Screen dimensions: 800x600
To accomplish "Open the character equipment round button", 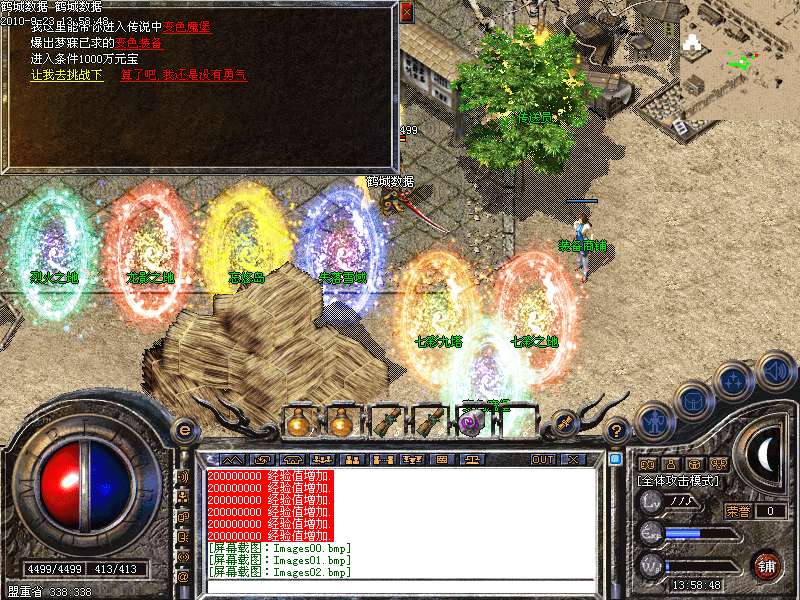I will pyautogui.click(x=655, y=421).
